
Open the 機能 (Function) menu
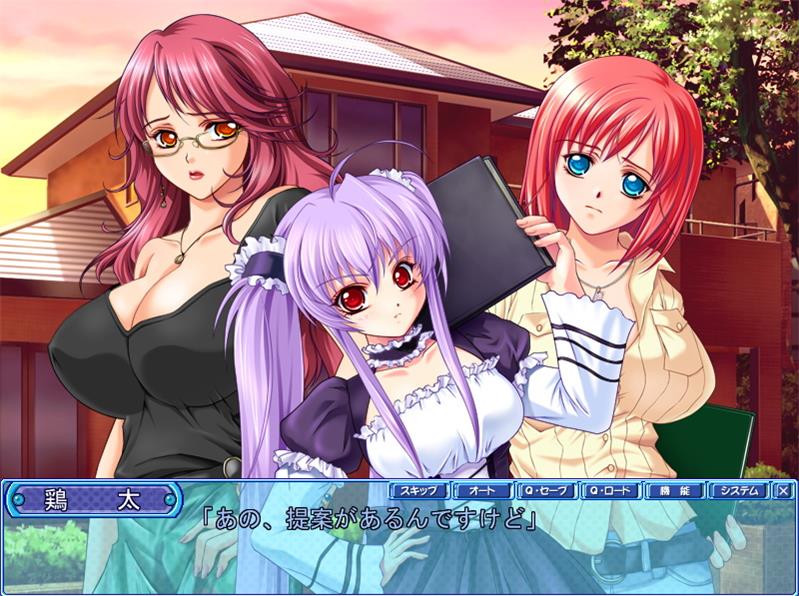(673, 491)
